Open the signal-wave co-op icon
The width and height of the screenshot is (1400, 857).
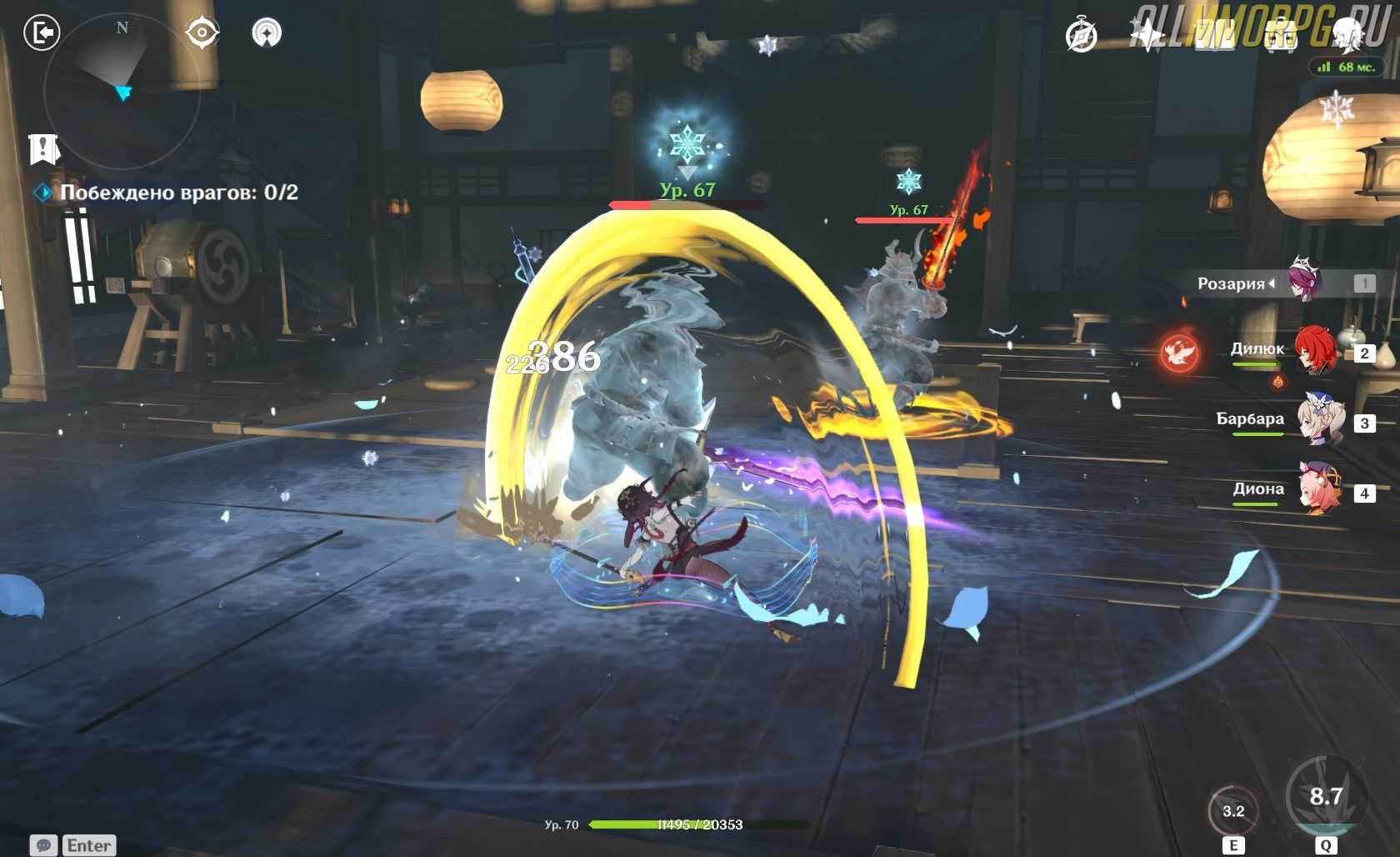pos(267,33)
